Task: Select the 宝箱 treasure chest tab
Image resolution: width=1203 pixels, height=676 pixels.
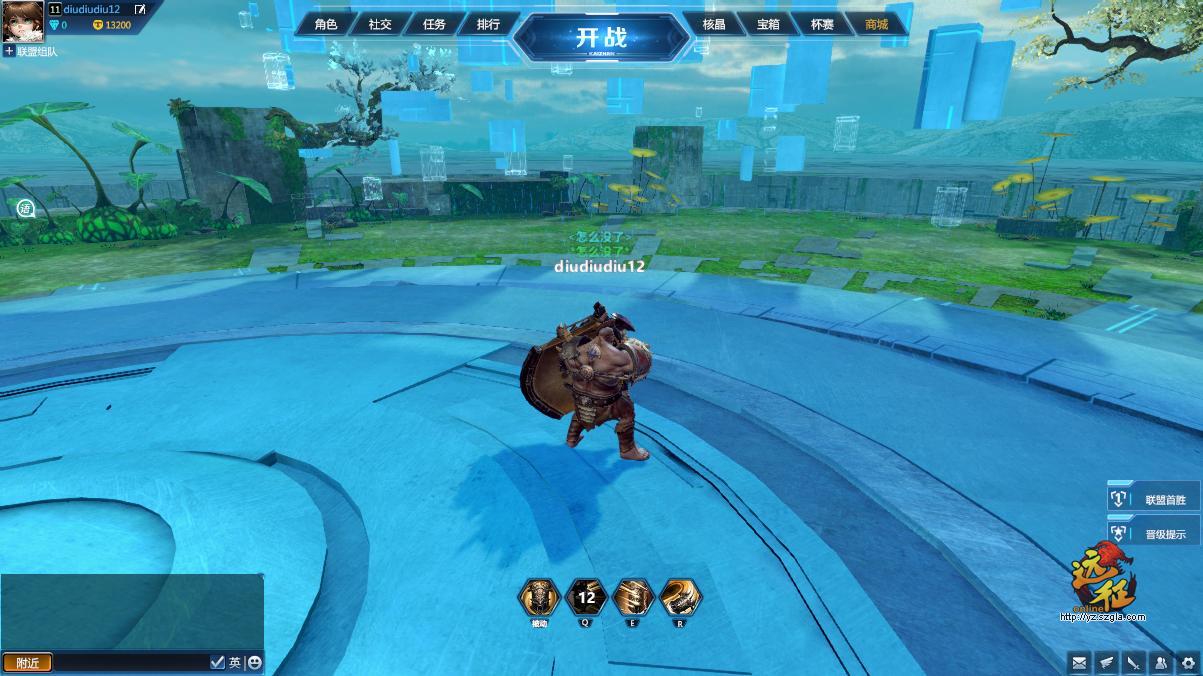Action: [768, 24]
